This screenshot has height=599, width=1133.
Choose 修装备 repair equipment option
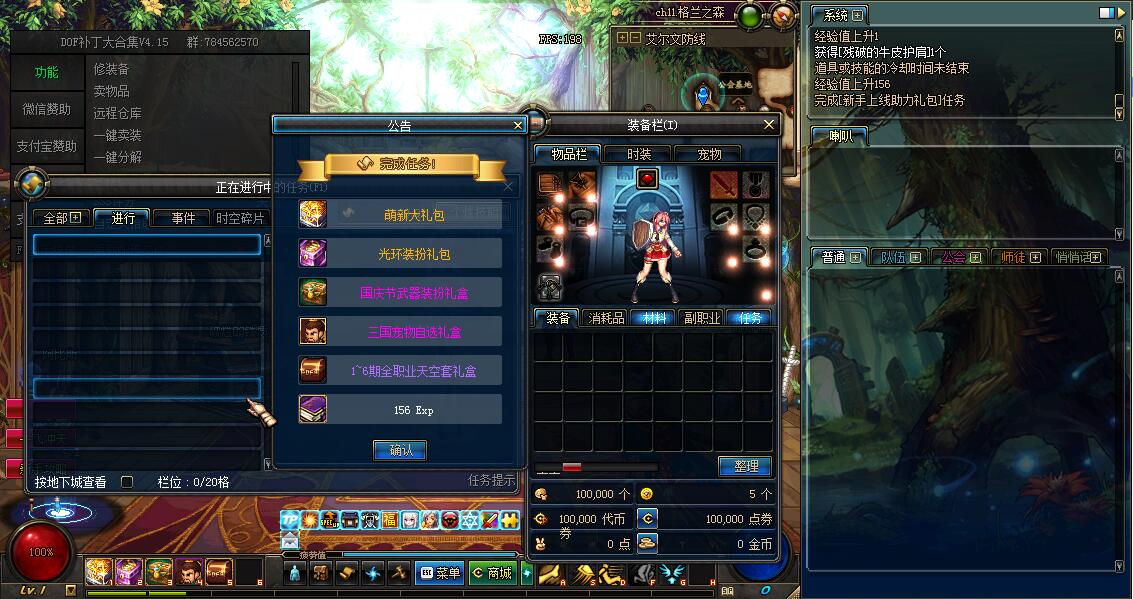click(111, 69)
